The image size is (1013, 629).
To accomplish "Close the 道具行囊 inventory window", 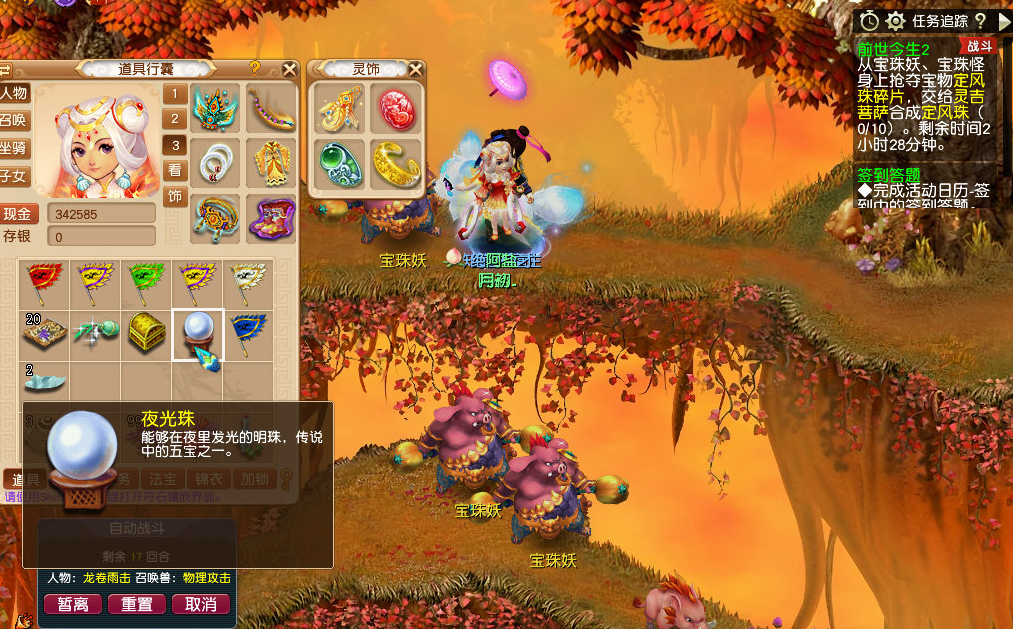I will coord(289,69).
